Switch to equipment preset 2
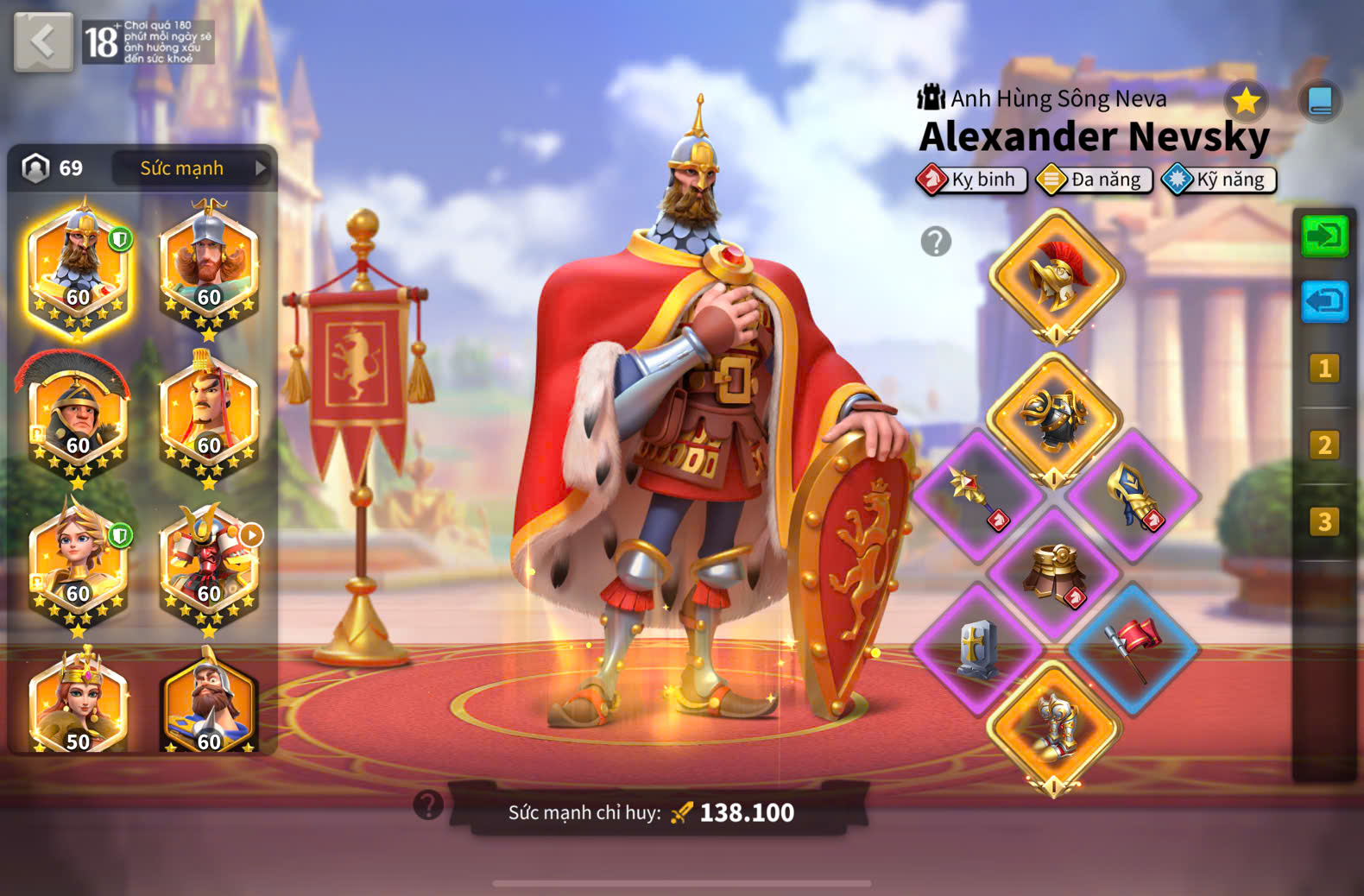Viewport: 1364px width, 896px height. [1323, 445]
